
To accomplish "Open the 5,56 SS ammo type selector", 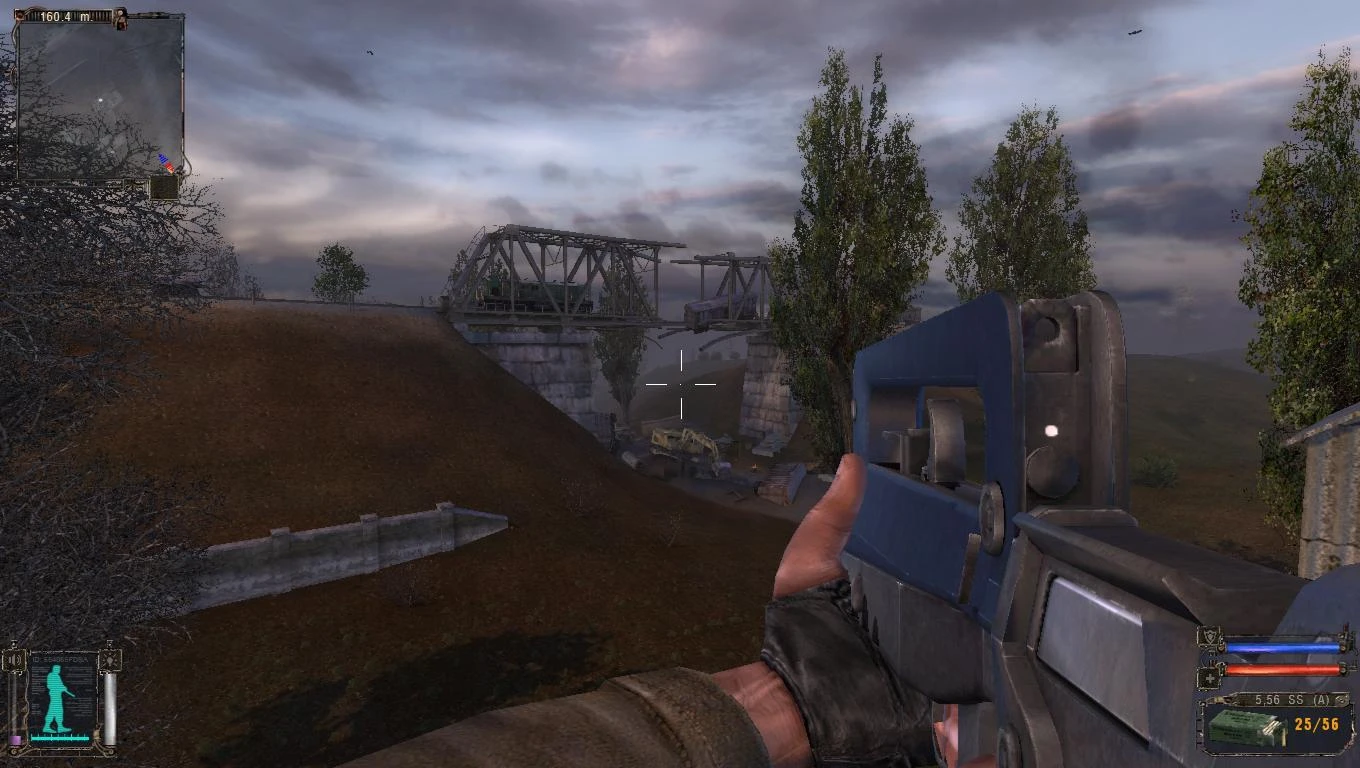I will (x=1279, y=699).
